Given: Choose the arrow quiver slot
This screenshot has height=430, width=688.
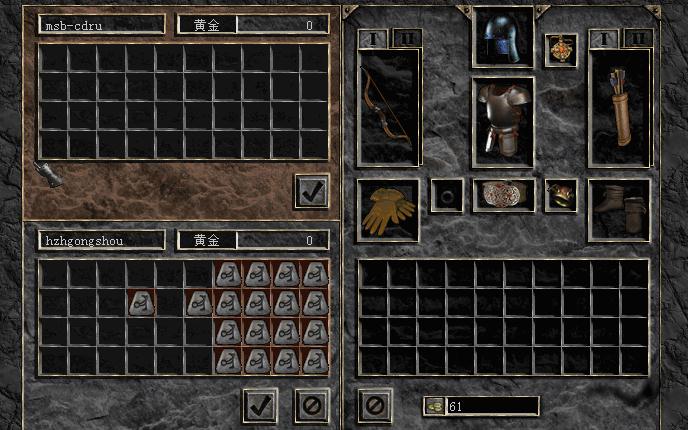Looking at the screenshot, I should coord(619,108).
